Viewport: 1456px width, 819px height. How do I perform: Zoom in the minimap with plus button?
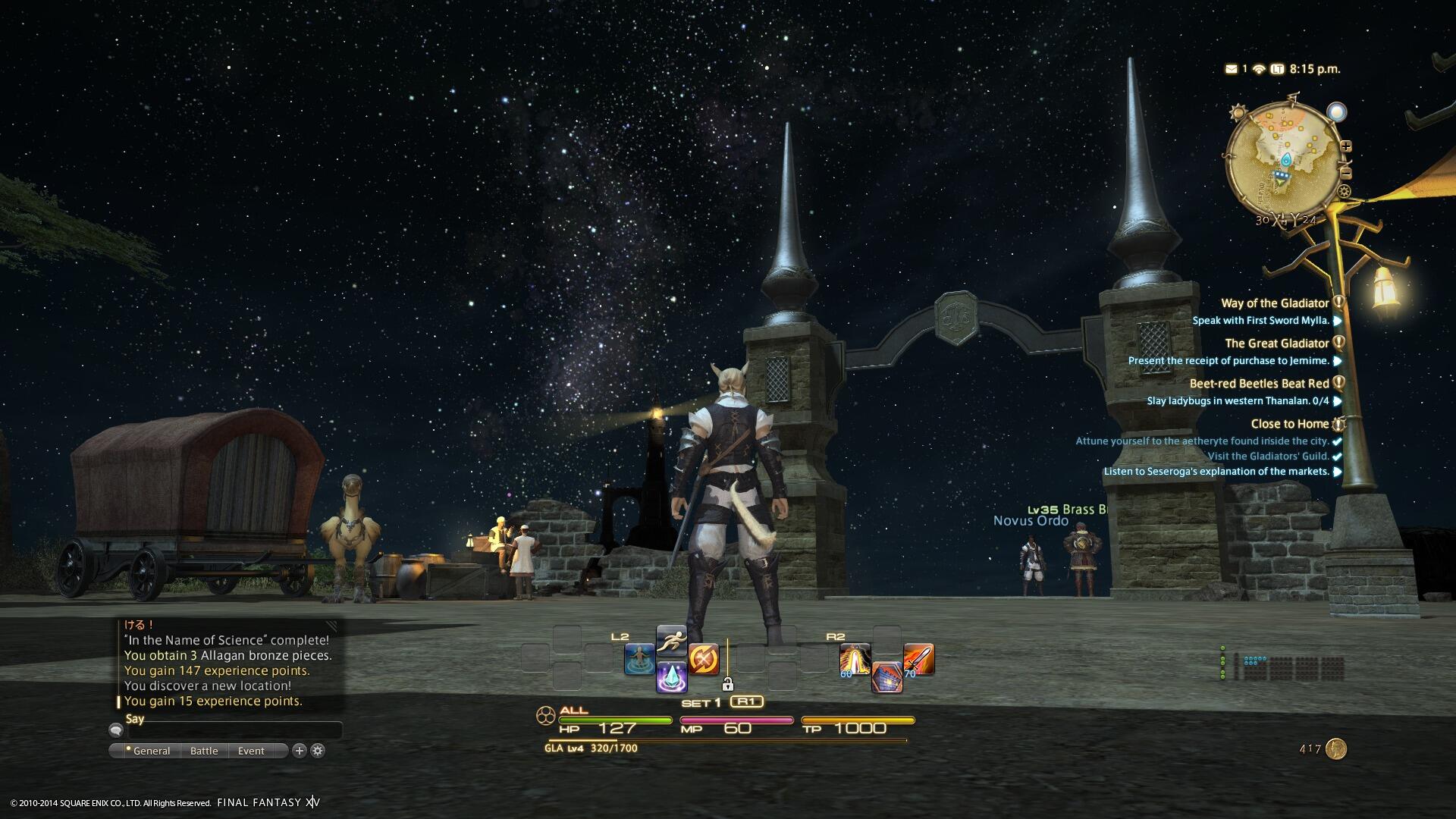click(1347, 146)
